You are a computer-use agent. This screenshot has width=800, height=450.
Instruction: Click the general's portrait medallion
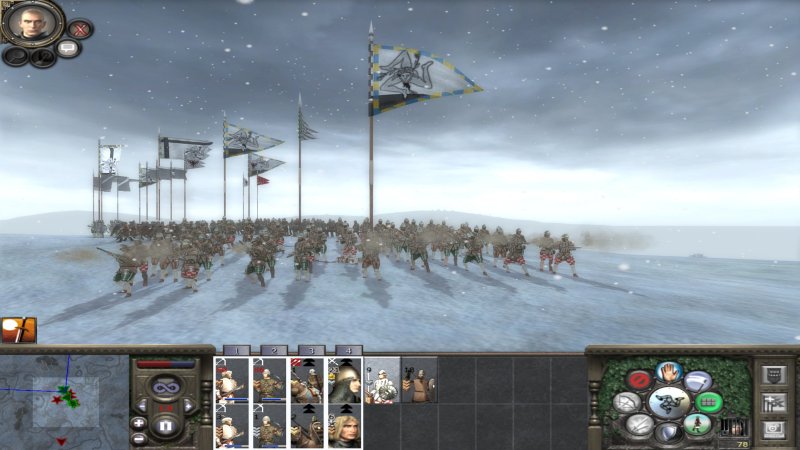pyautogui.click(x=32, y=21)
